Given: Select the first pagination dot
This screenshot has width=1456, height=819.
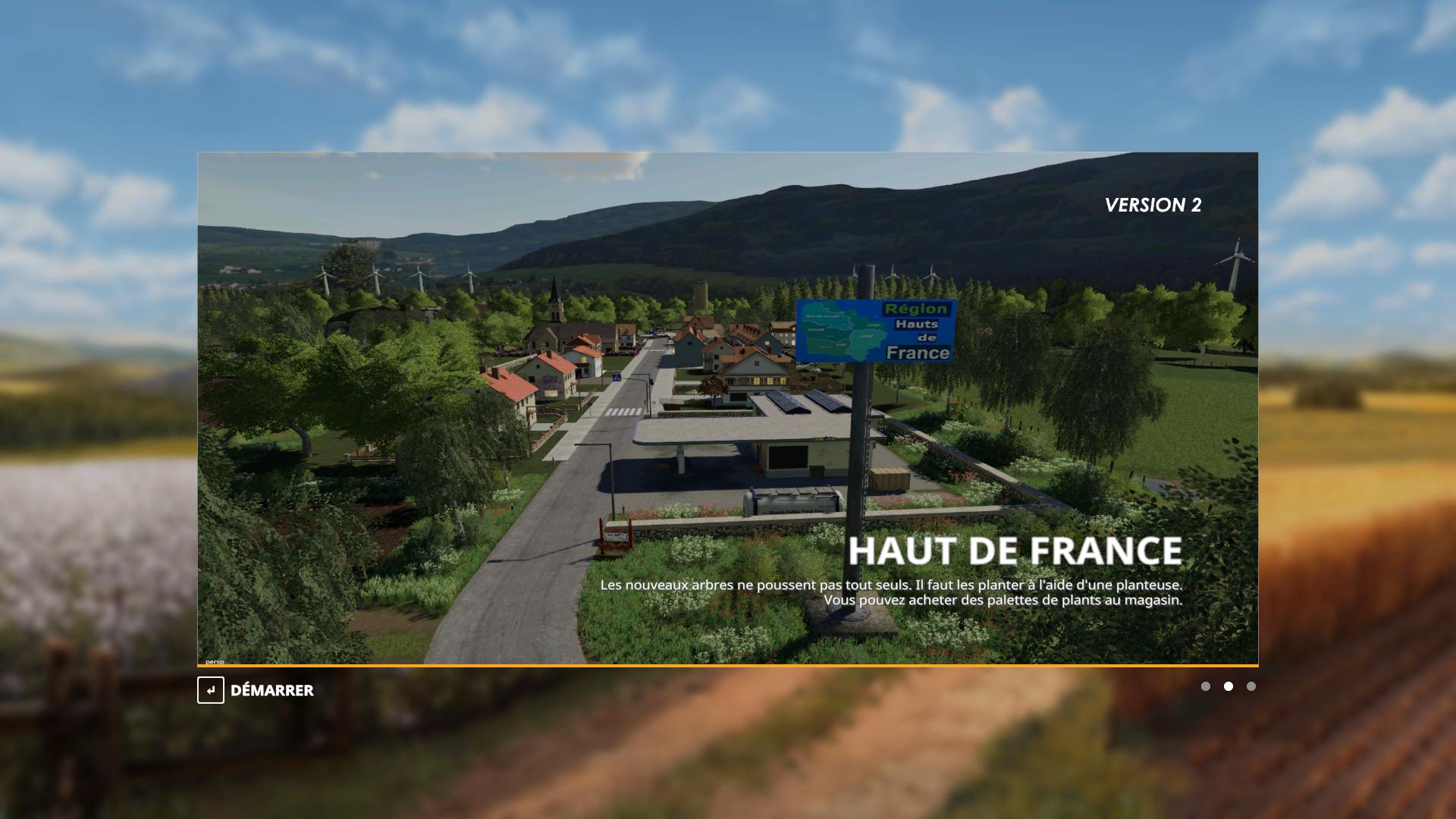Looking at the screenshot, I should click(1206, 686).
